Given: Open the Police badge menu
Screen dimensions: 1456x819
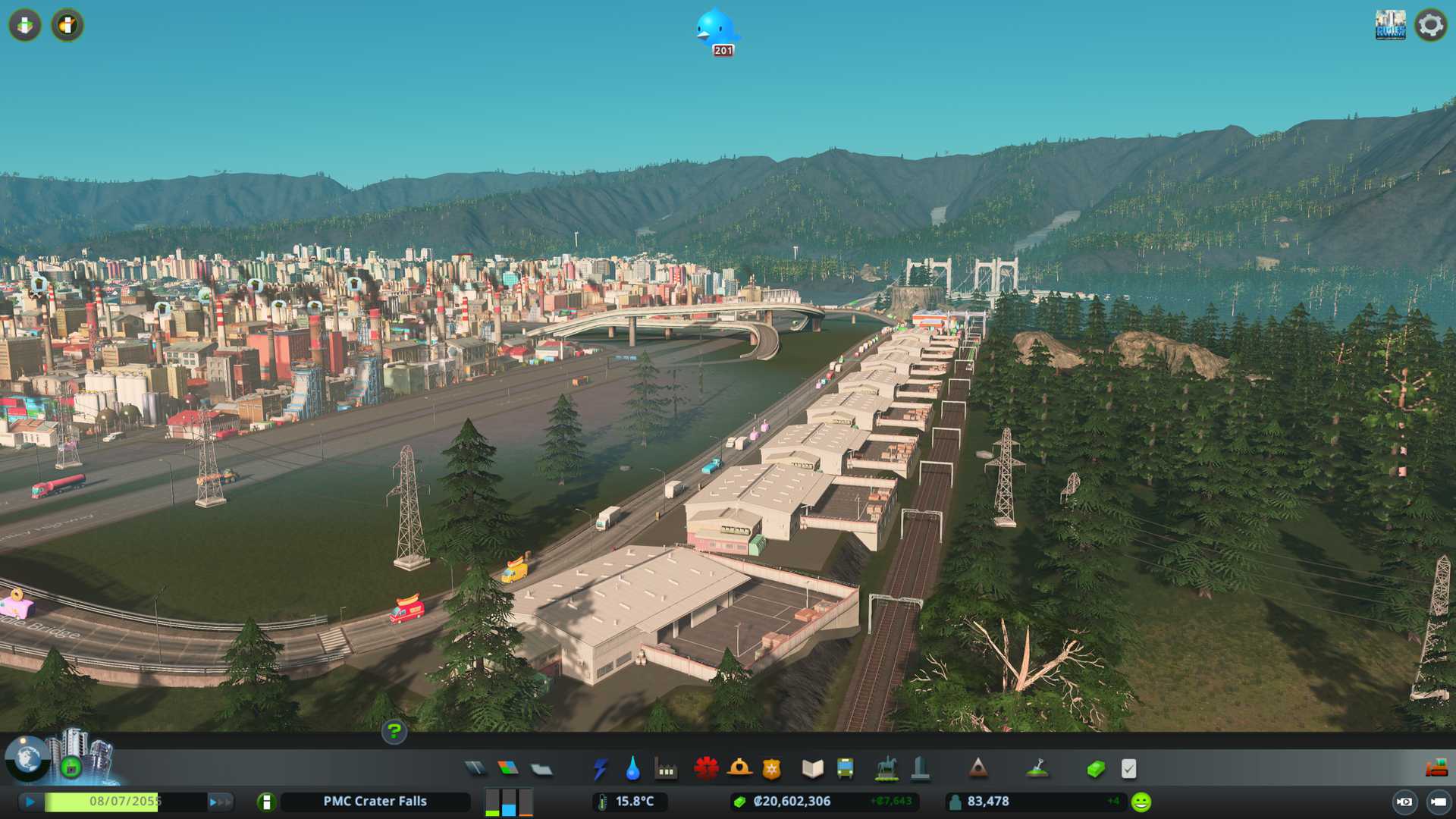Looking at the screenshot, I should 772,769.
